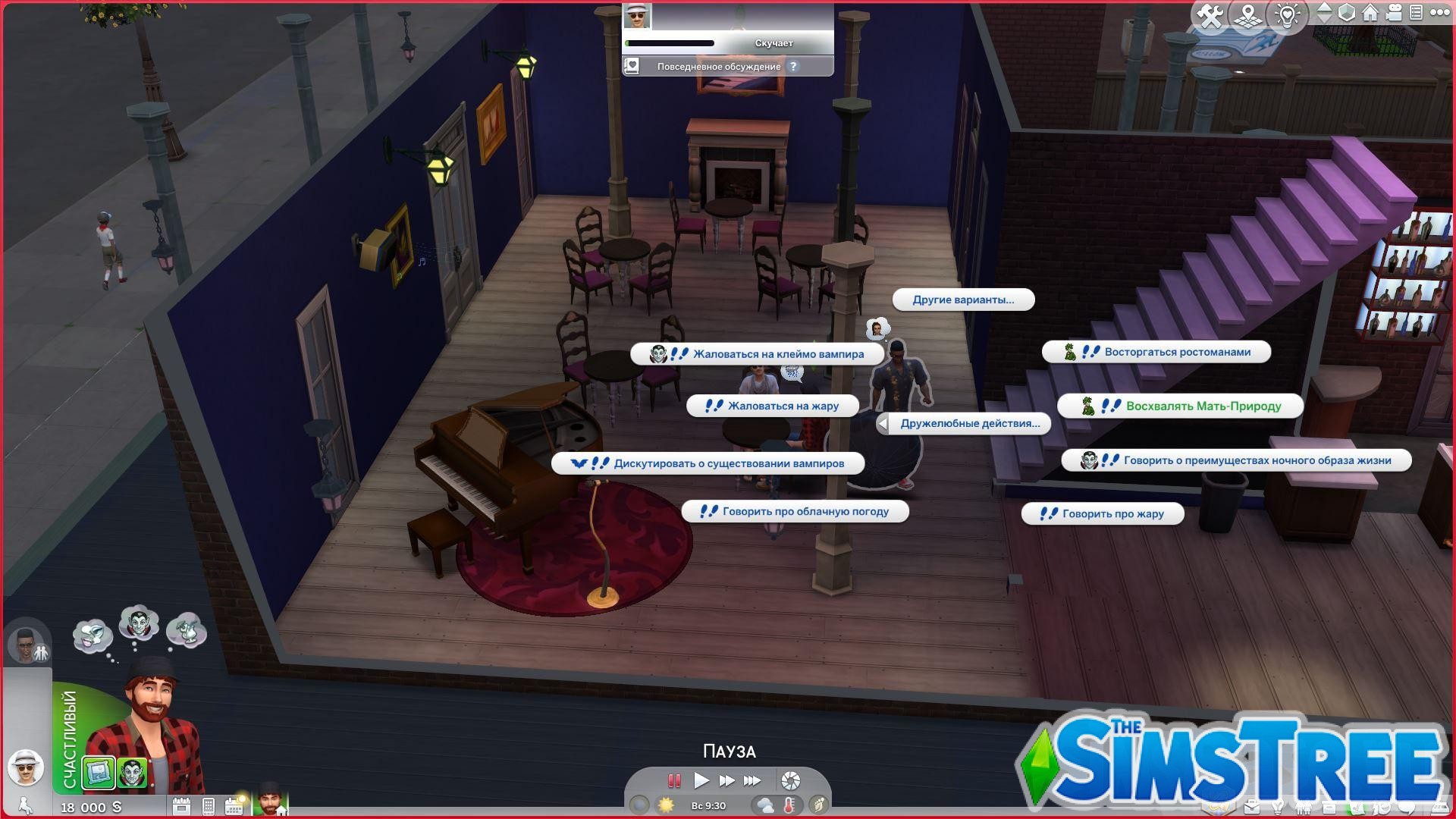Expand the 'Другие варианты...' interaction menu
The height and width of the screenshot is (819, 1456).
963,300
